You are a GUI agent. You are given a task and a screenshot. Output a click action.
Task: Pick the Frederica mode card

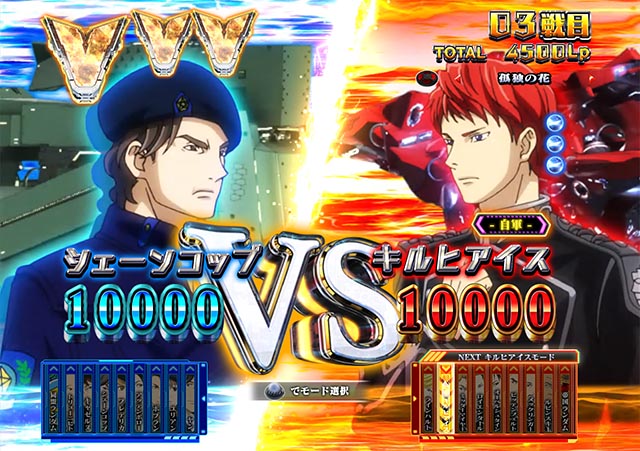pos(121,405)
